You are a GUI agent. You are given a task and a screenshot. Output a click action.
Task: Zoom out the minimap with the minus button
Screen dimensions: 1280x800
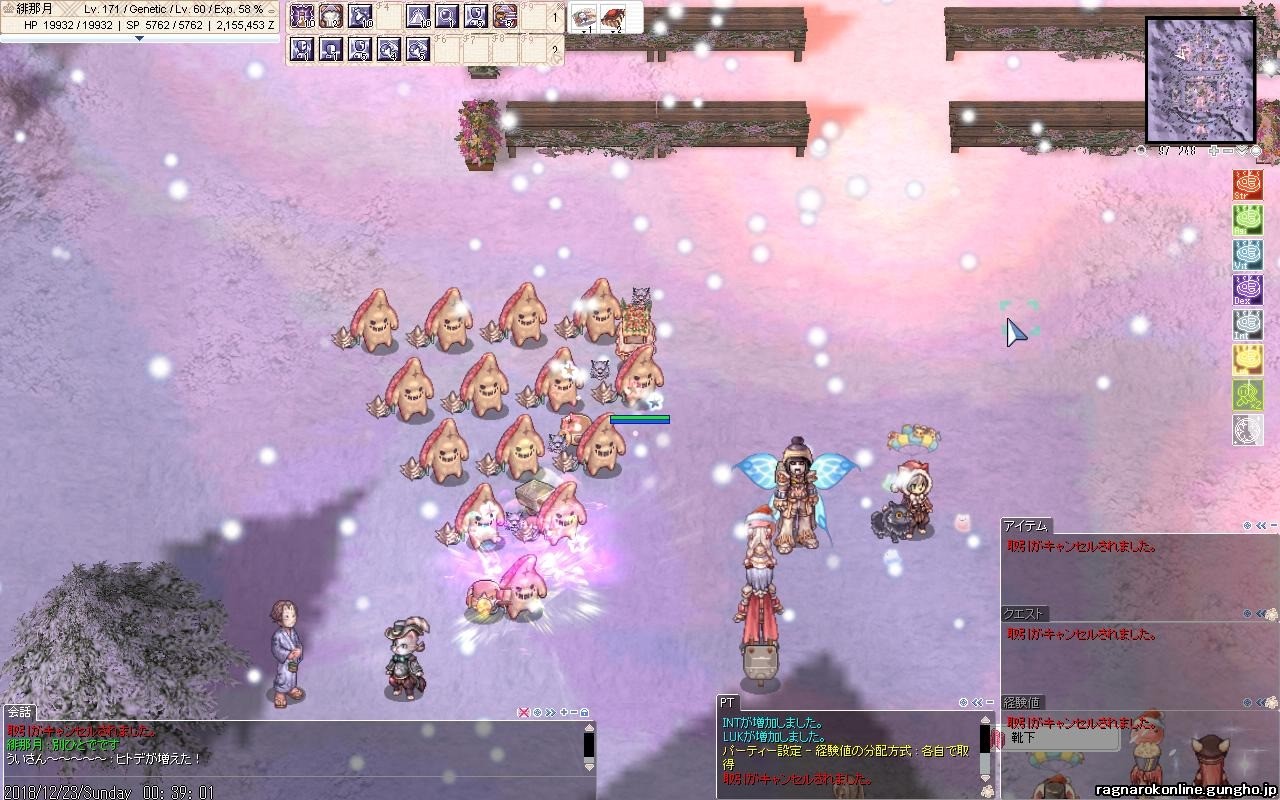pyautogui.click(x=1227, y=151)
